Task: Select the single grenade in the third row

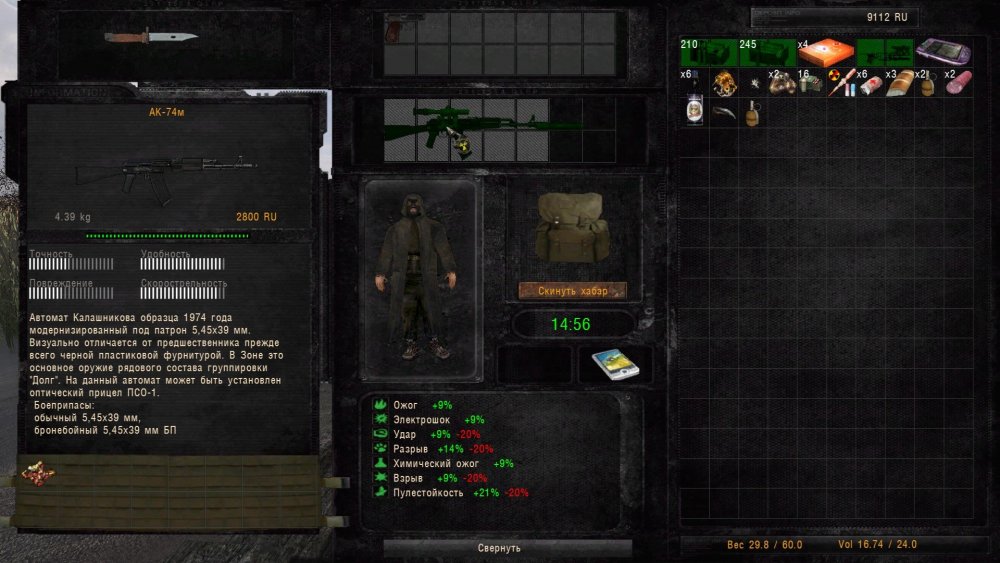Action: pos(752,111)
